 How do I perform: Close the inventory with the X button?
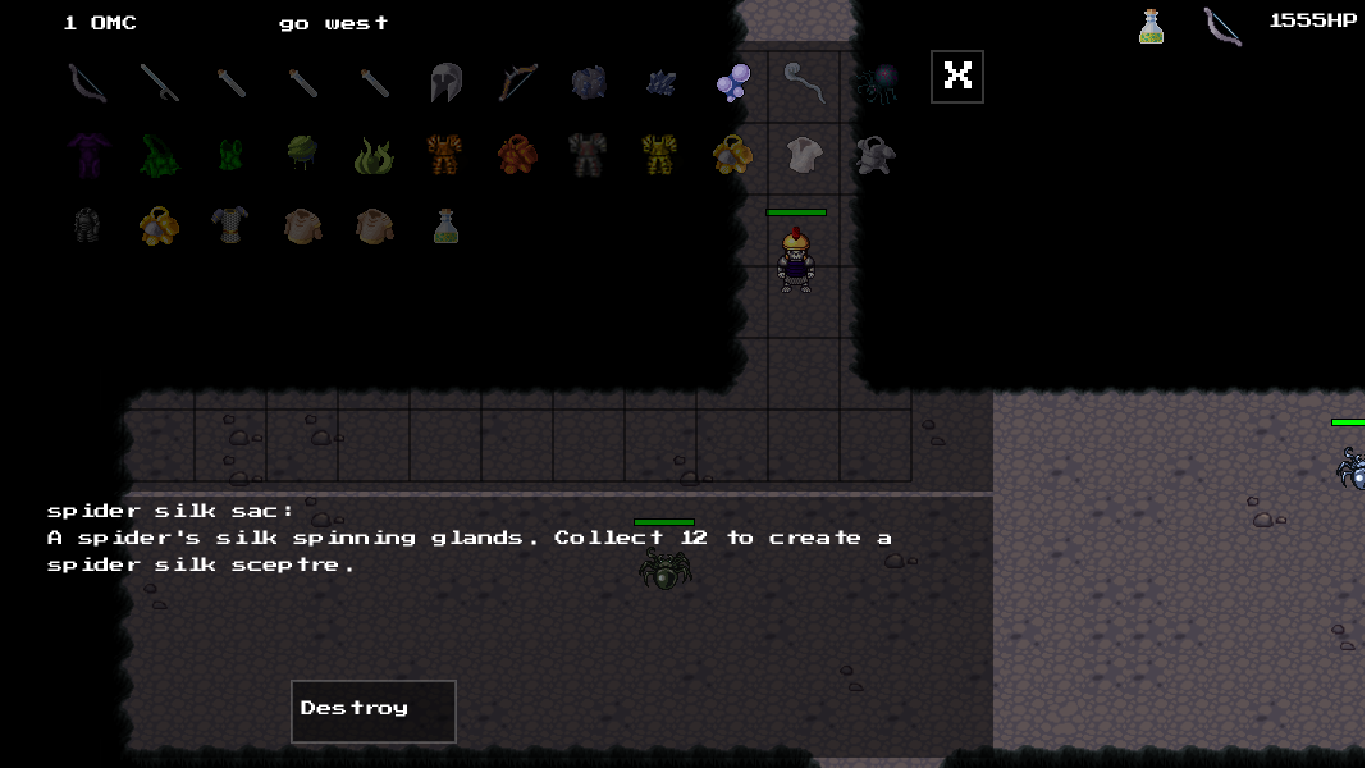[956, 75]
